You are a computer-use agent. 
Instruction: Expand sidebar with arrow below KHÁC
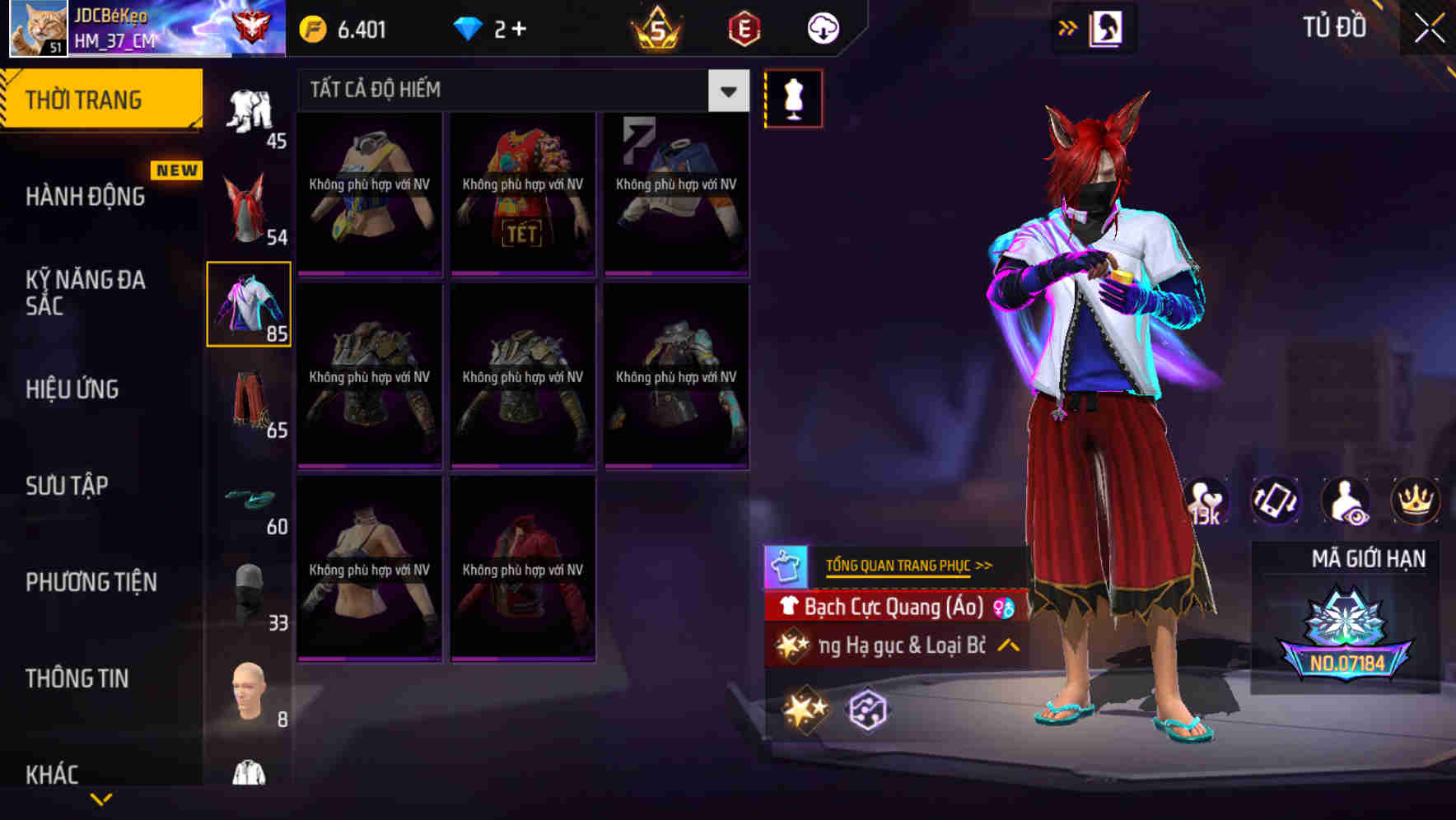pyautogui.click(x=101, y=799)
